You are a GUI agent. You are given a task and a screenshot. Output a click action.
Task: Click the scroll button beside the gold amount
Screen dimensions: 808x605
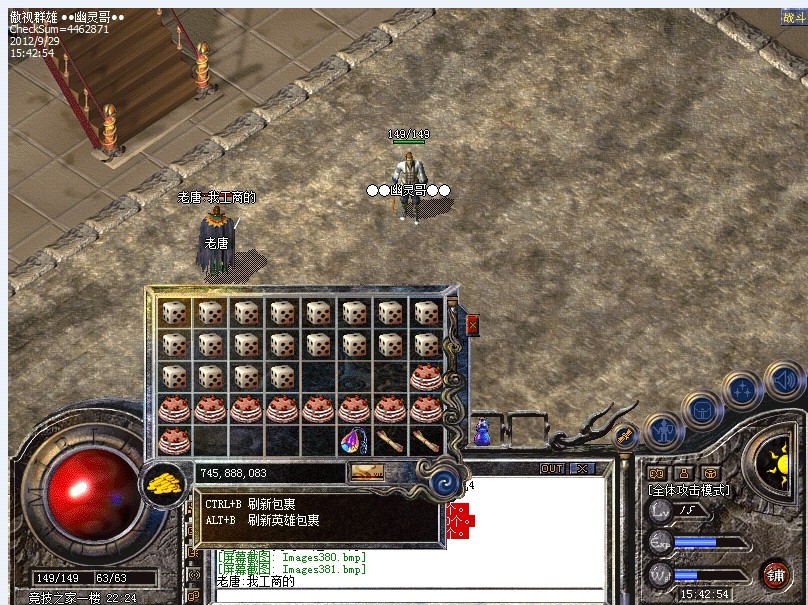tap(365, 471)
